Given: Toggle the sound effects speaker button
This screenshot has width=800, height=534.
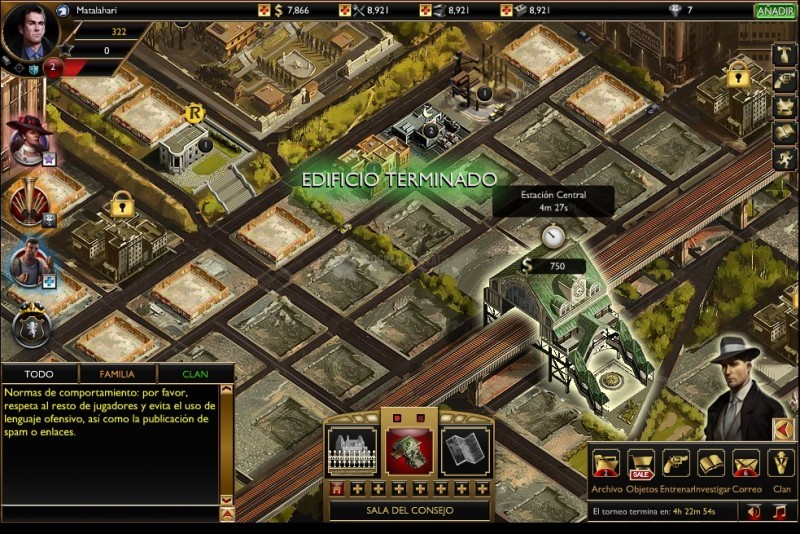Looking at the screenshot, I should 754,511.
